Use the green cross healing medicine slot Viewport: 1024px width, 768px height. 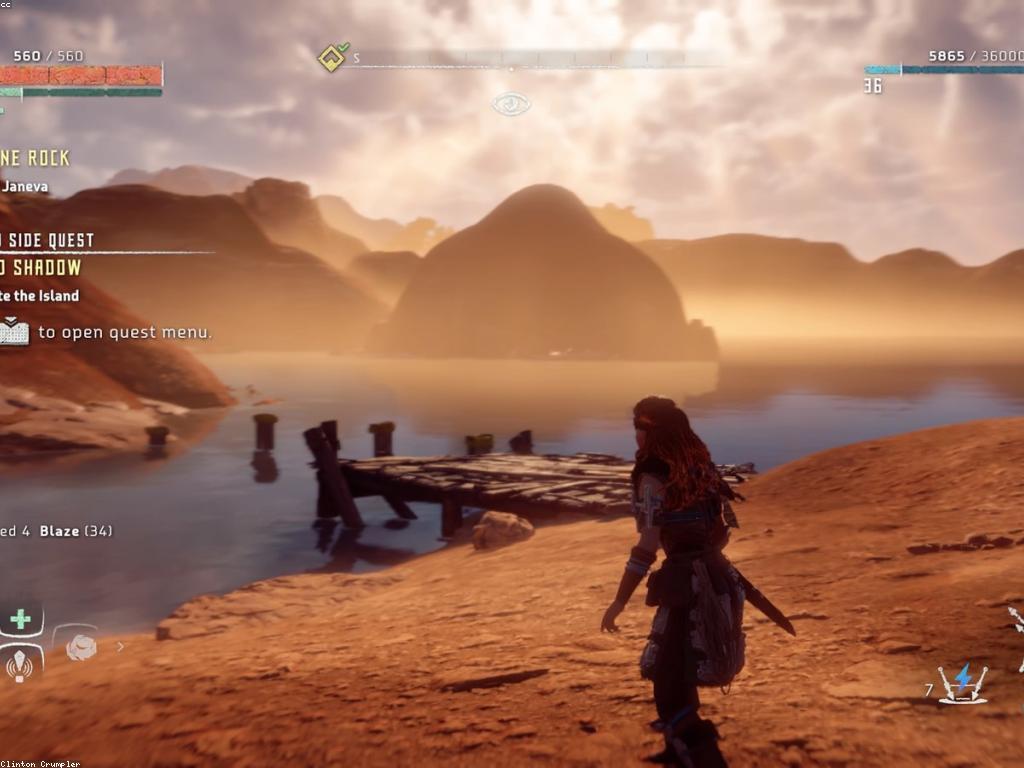click(x=20, y=619)
